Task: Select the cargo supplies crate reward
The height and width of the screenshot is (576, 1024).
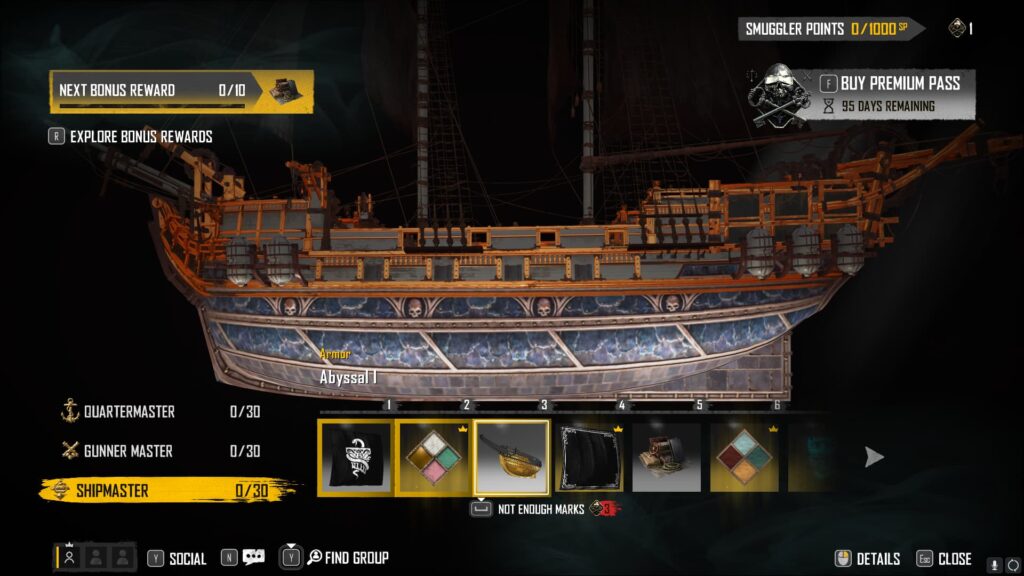Action: pyautogui.click(x=667, y=457)
